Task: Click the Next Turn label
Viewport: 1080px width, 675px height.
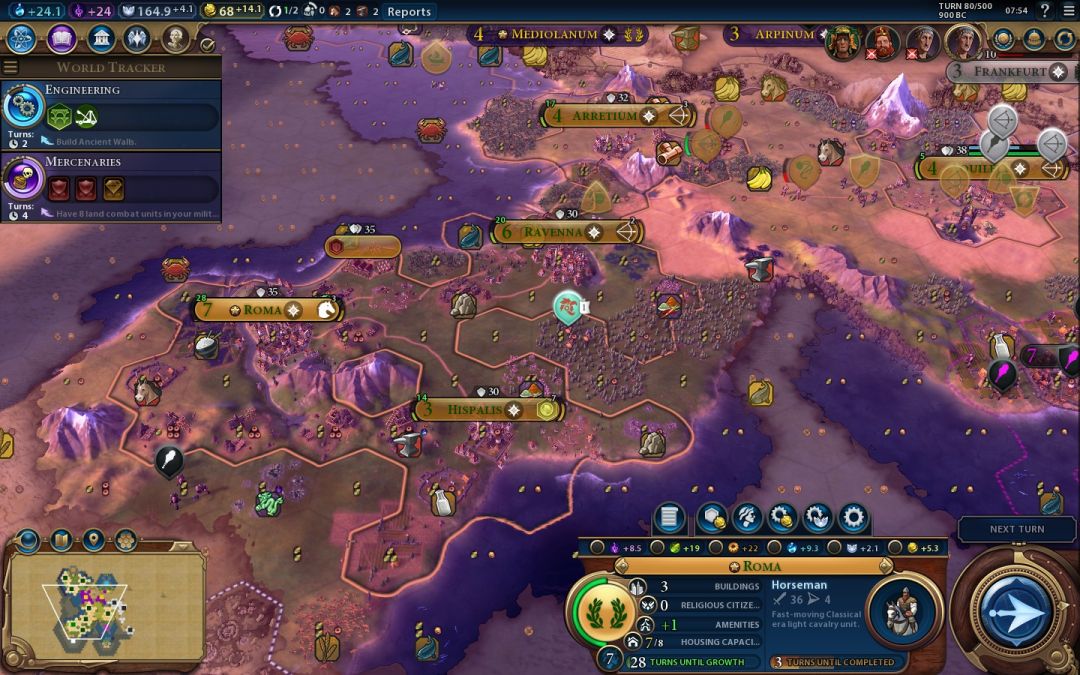Action: pos(1017,529)
